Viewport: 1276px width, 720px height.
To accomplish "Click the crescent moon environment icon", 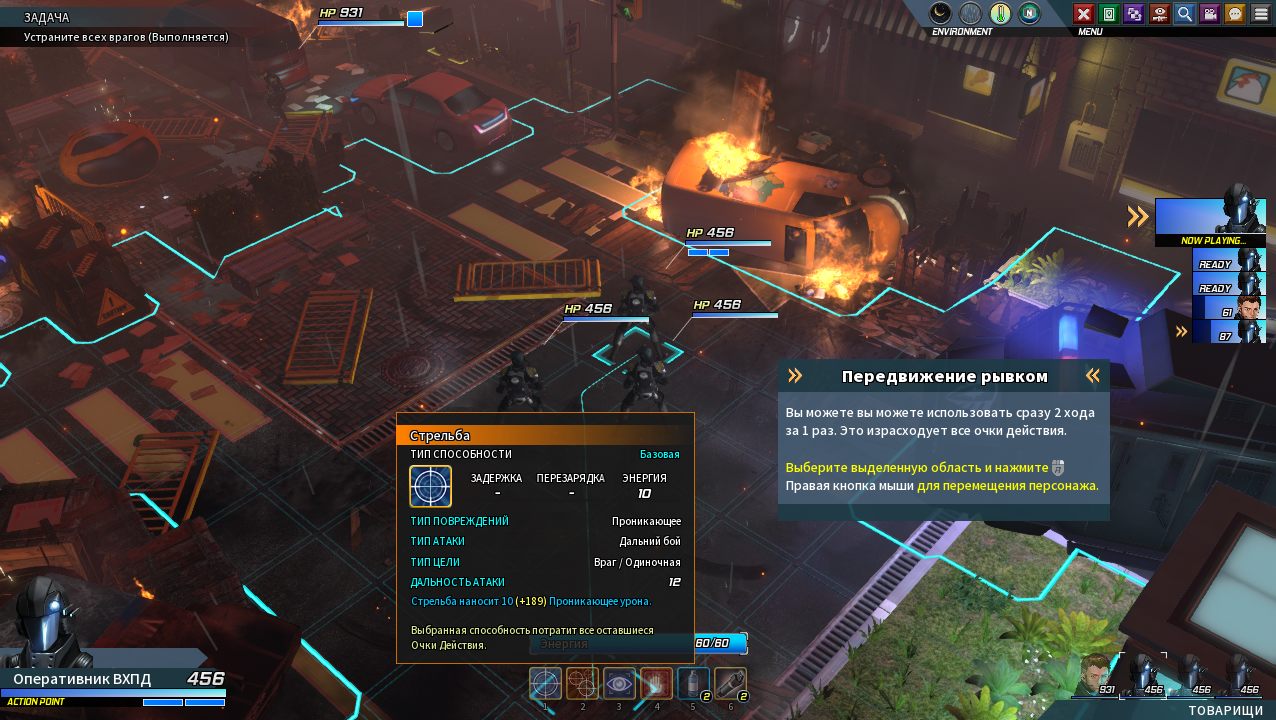I will pos(940,13).
